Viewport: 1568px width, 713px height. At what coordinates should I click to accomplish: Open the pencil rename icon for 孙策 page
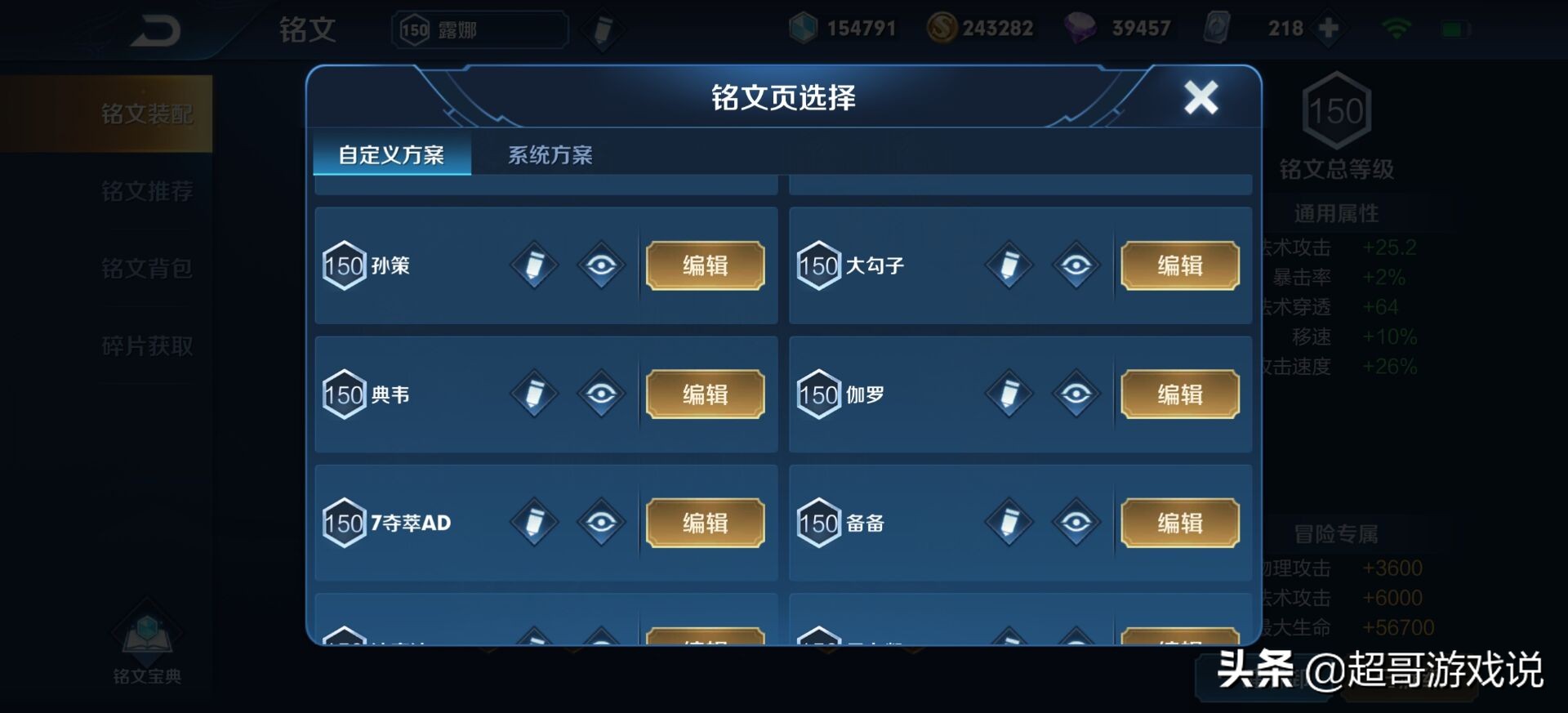(534, 265)
